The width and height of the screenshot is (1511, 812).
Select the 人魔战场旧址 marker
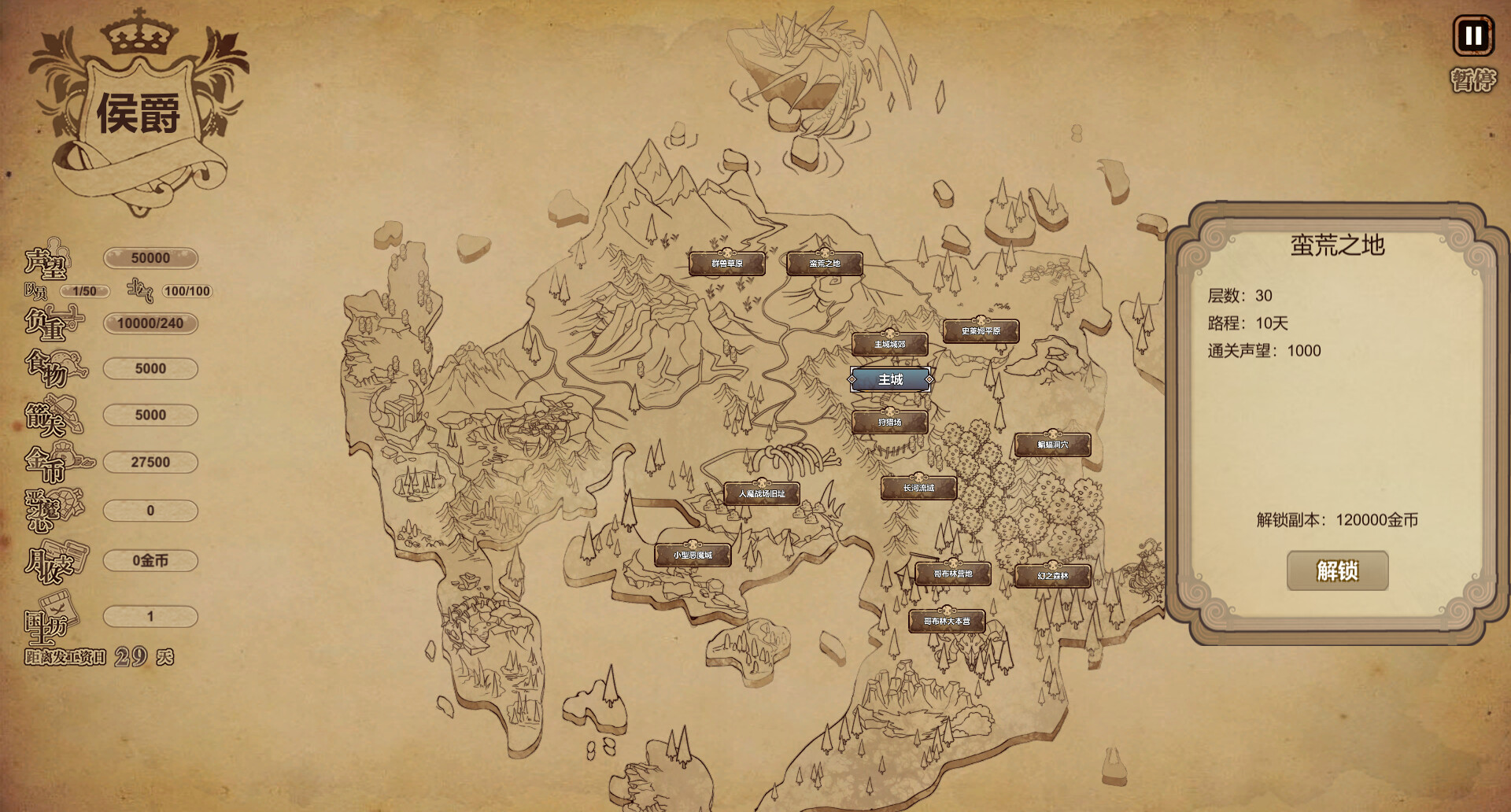coord(762,494)
